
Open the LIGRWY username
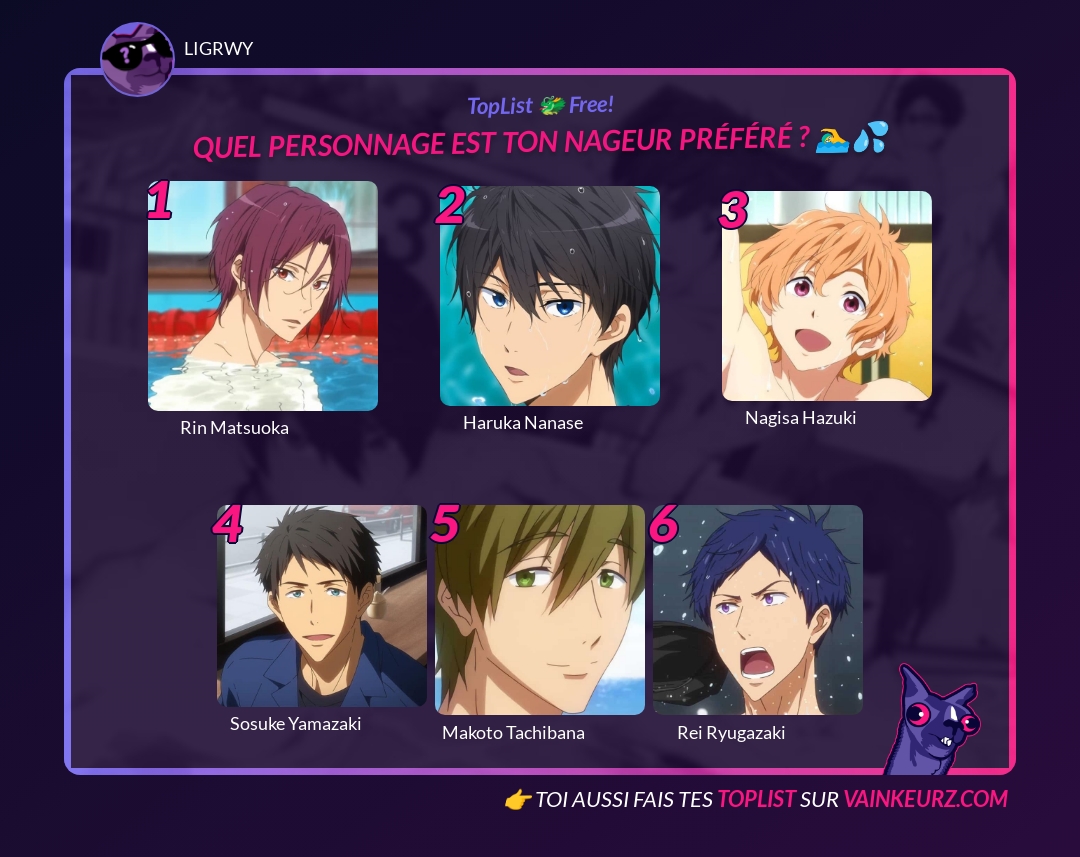click(x=219, y=49)
